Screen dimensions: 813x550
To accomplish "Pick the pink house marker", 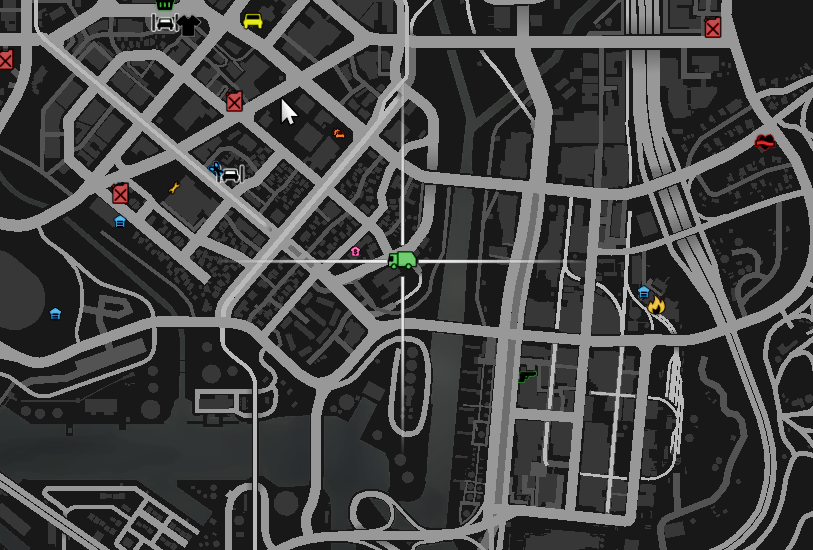I will [355, 252].
